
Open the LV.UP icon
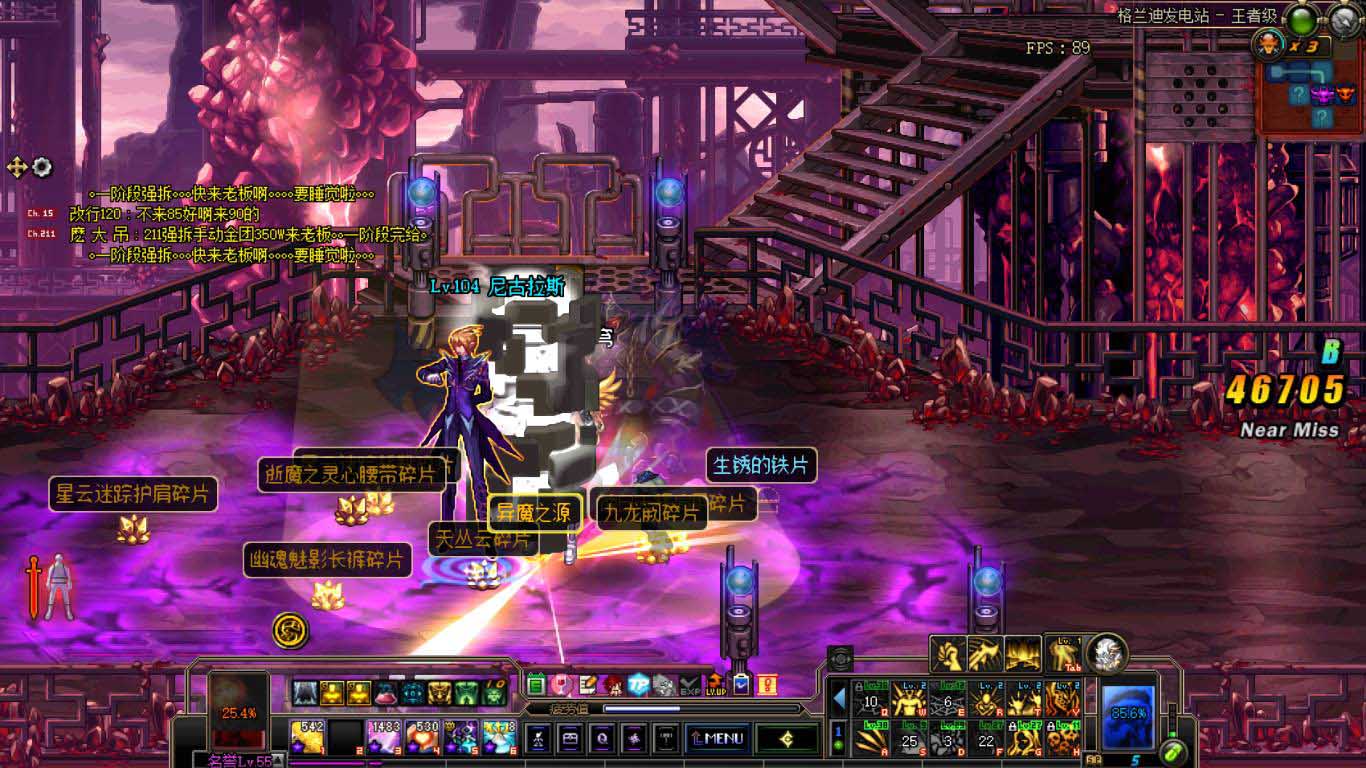[x=715, y=685]
